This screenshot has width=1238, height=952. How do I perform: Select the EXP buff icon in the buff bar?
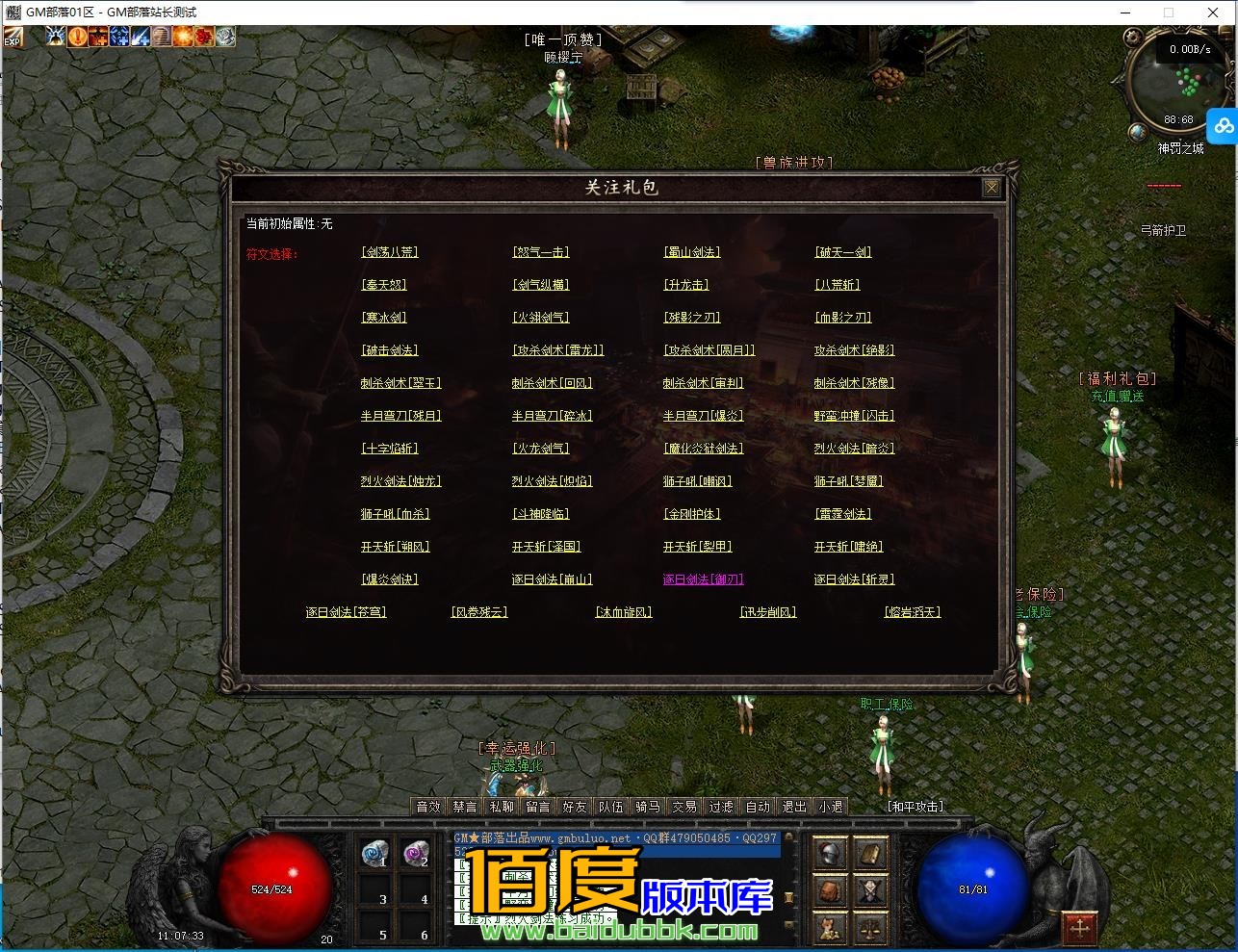(13, 39)
